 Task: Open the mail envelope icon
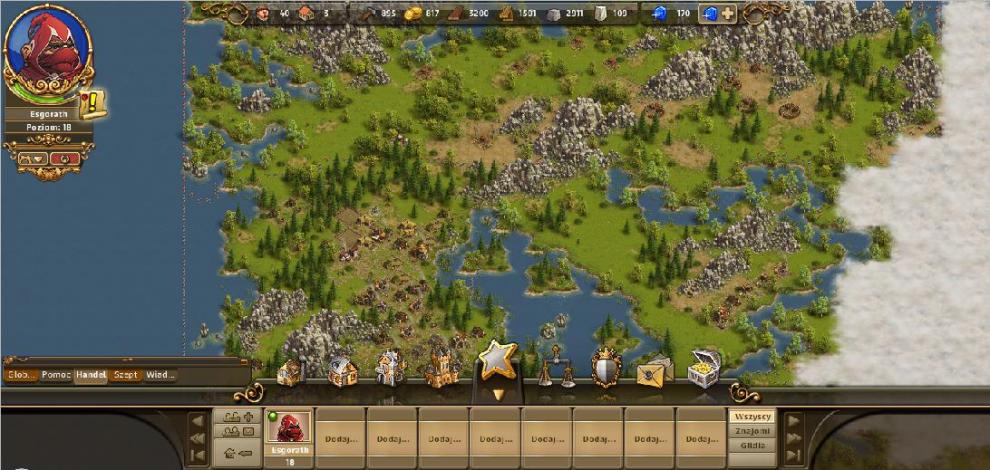coord(654,372)
